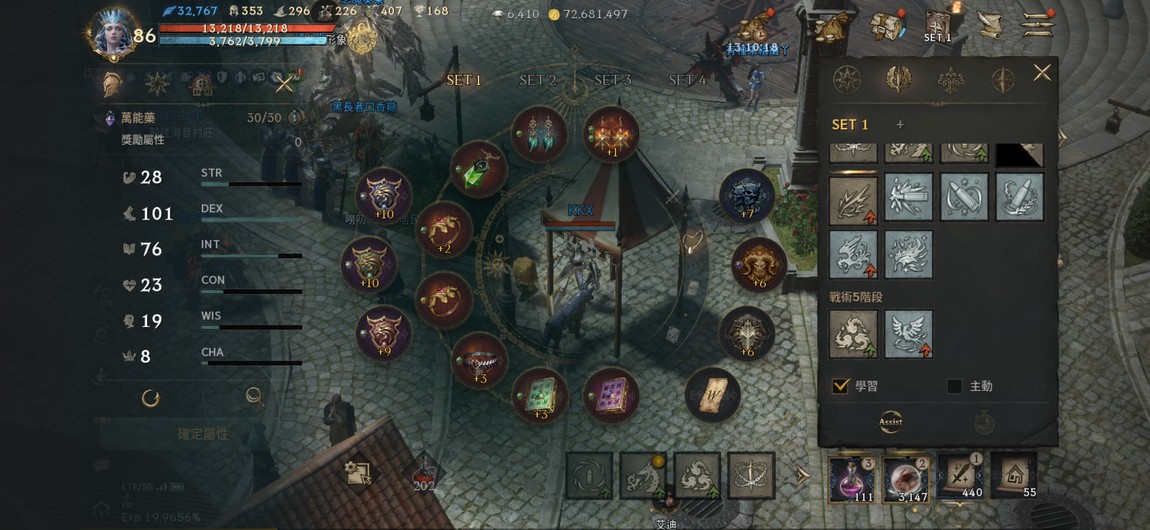This screenshot has height=530, width=1150.
Task: Switch to equipment SET 3 tab
Action: pyautogui.click(x=612, y=80)
